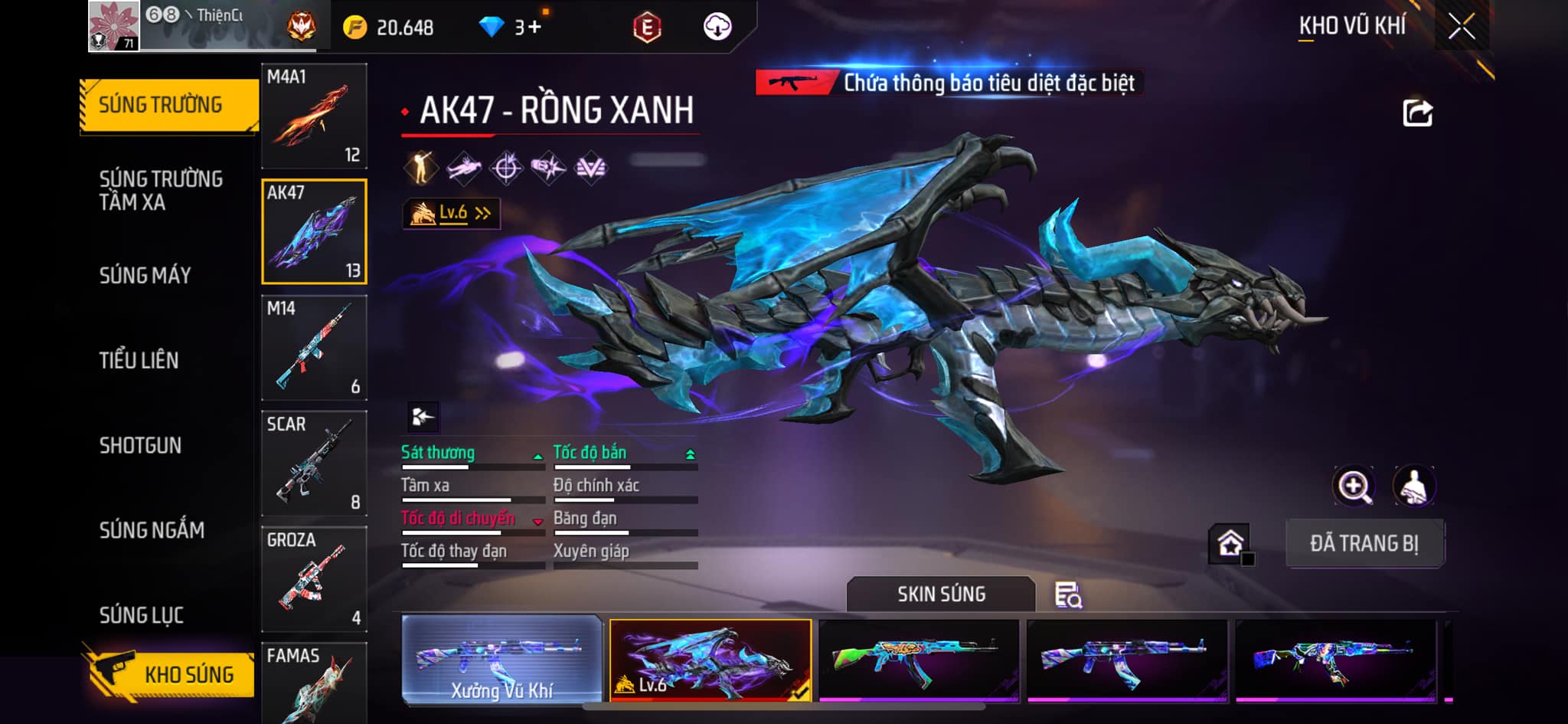Switch to the SHOTGUN category
Viewport: 1568px width, 724px height.
coord(140,445)
